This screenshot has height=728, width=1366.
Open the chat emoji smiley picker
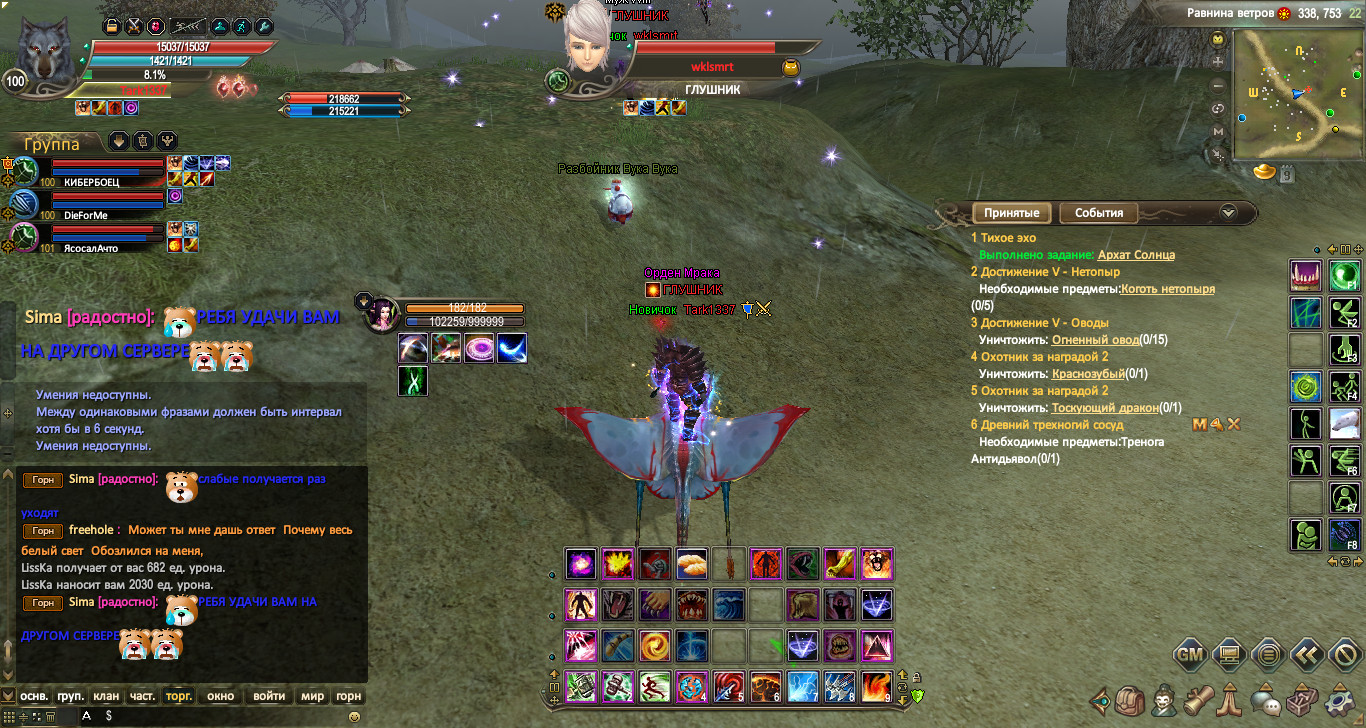click(x=354, y=717)
